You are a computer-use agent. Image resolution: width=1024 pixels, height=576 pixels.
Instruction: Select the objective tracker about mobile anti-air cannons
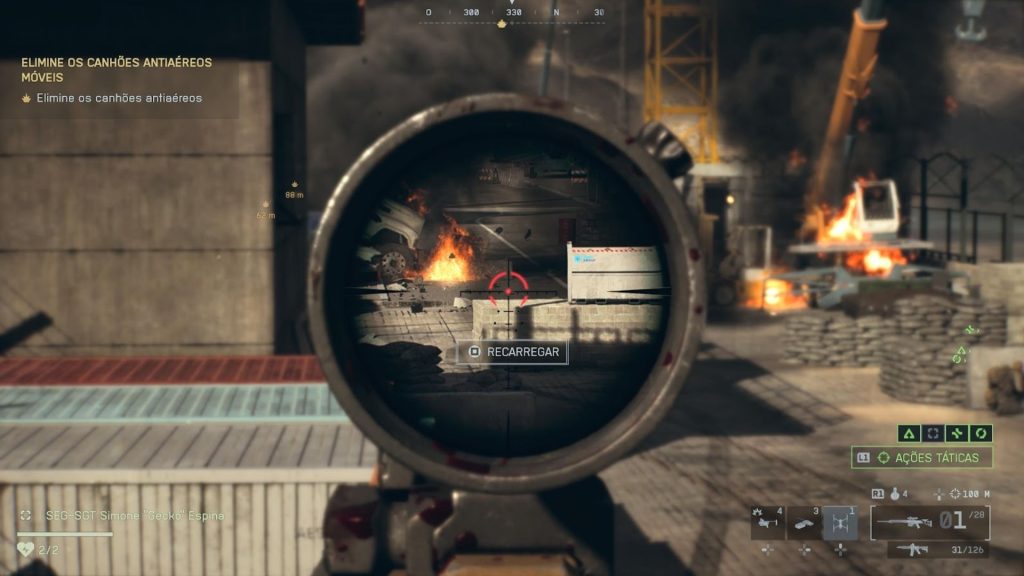coord(117,68)
